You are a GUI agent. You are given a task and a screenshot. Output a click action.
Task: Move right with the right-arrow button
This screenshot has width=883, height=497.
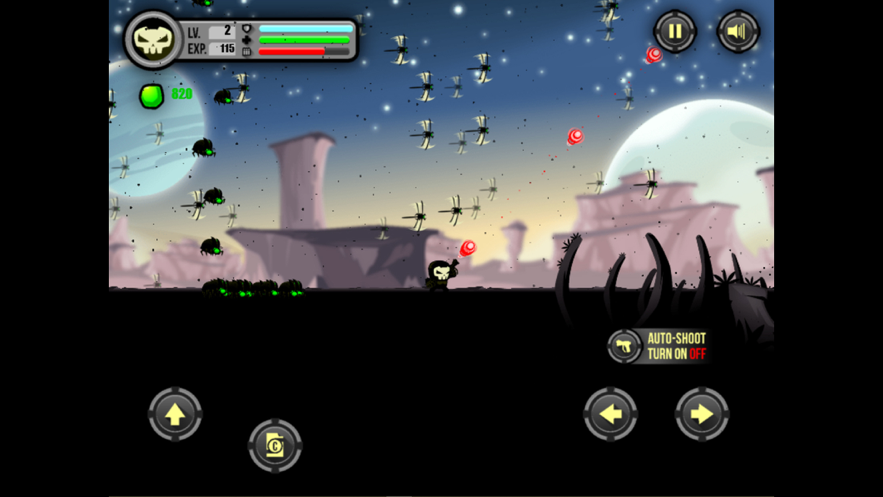pyautogui.click(x=702, y=414)
